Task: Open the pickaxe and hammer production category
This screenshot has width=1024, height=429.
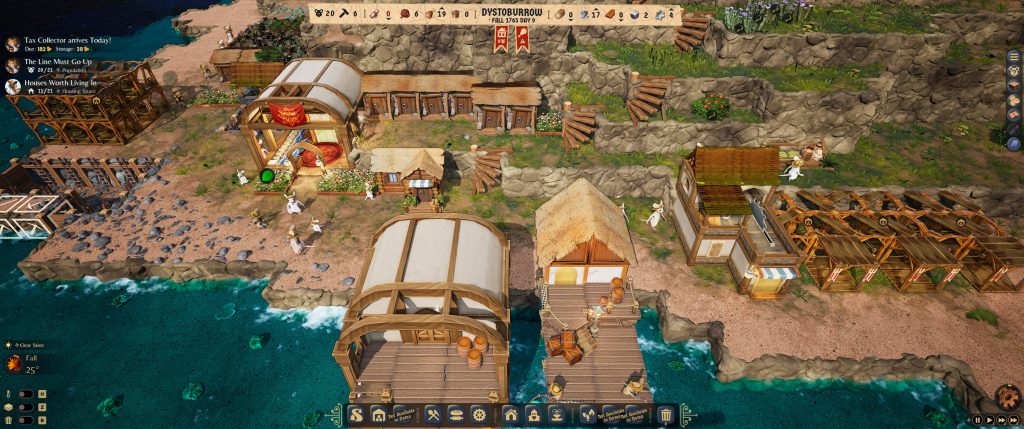Action: pos(433,414)
